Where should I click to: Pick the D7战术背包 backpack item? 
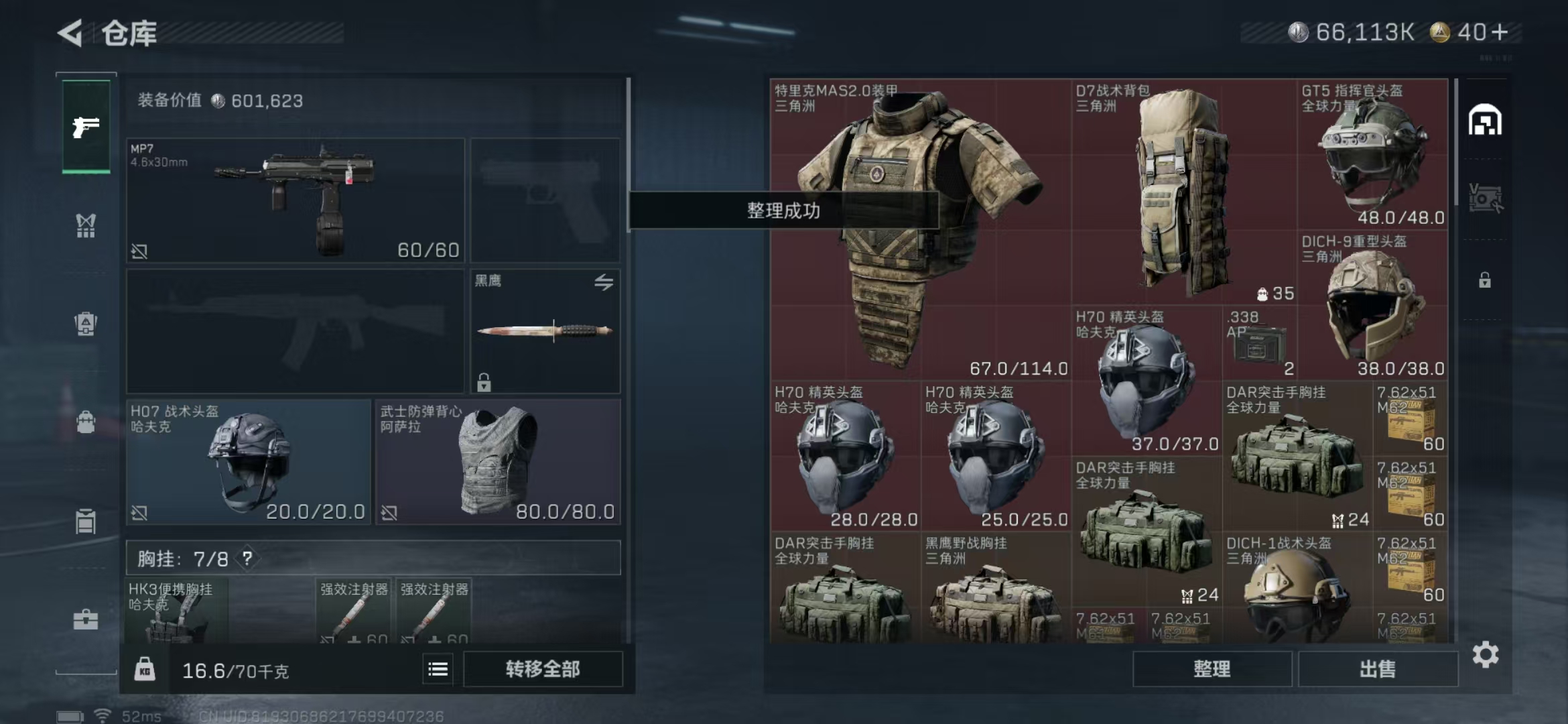(x=1183, y=192)
